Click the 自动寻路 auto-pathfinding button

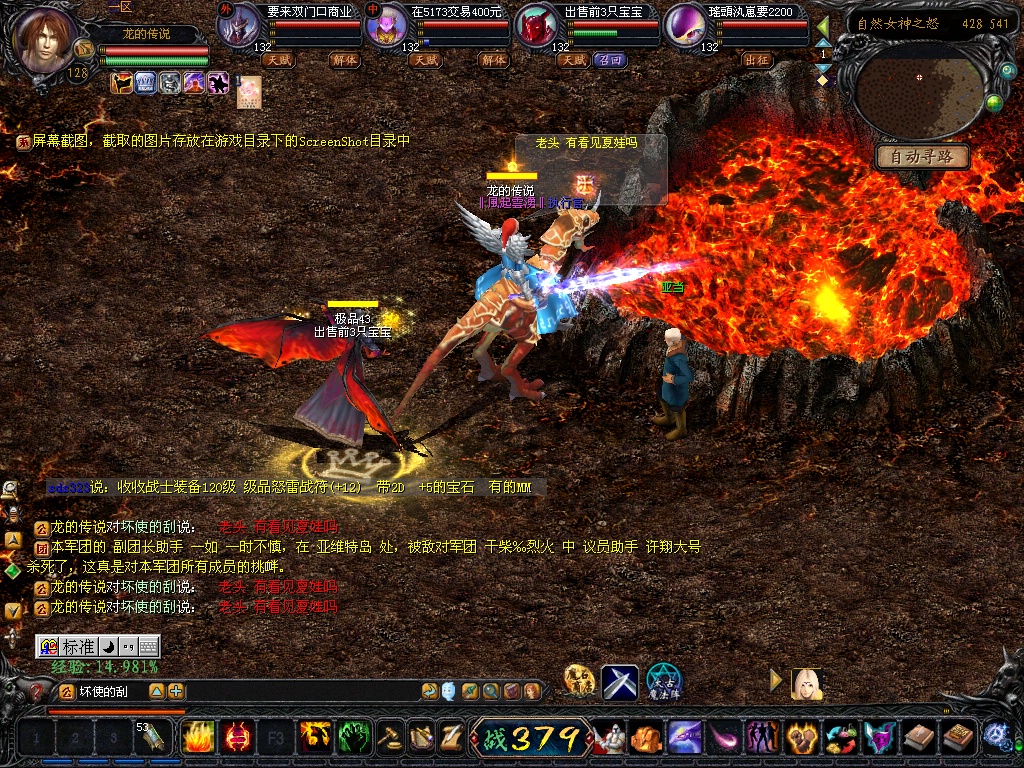coord(923,157)
